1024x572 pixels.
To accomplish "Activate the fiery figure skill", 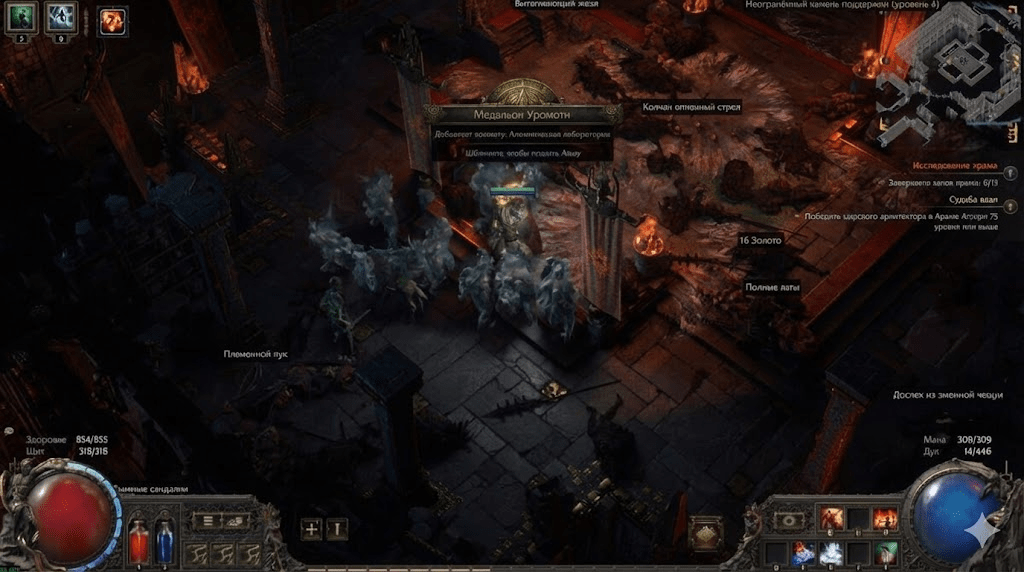I will (884, 519).
